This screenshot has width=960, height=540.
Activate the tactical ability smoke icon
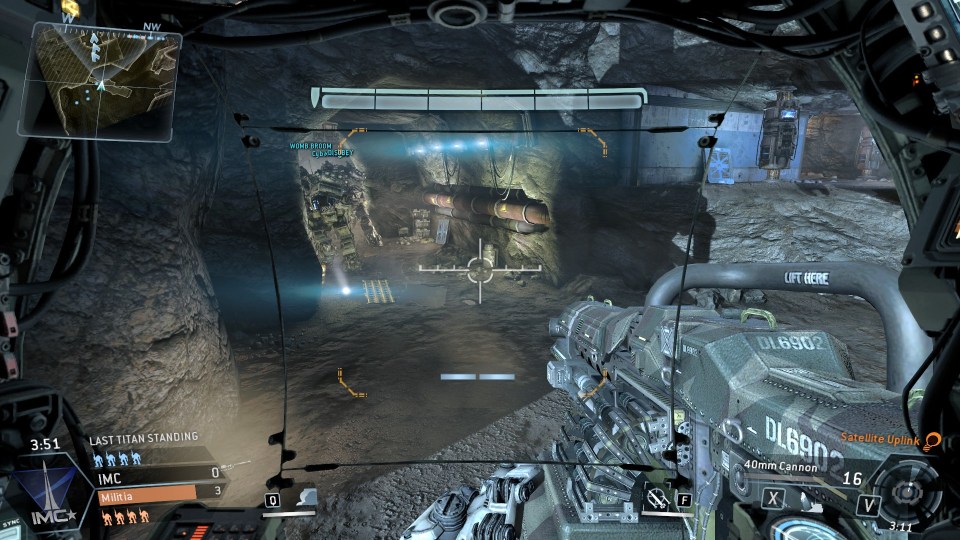click(308, 496)
